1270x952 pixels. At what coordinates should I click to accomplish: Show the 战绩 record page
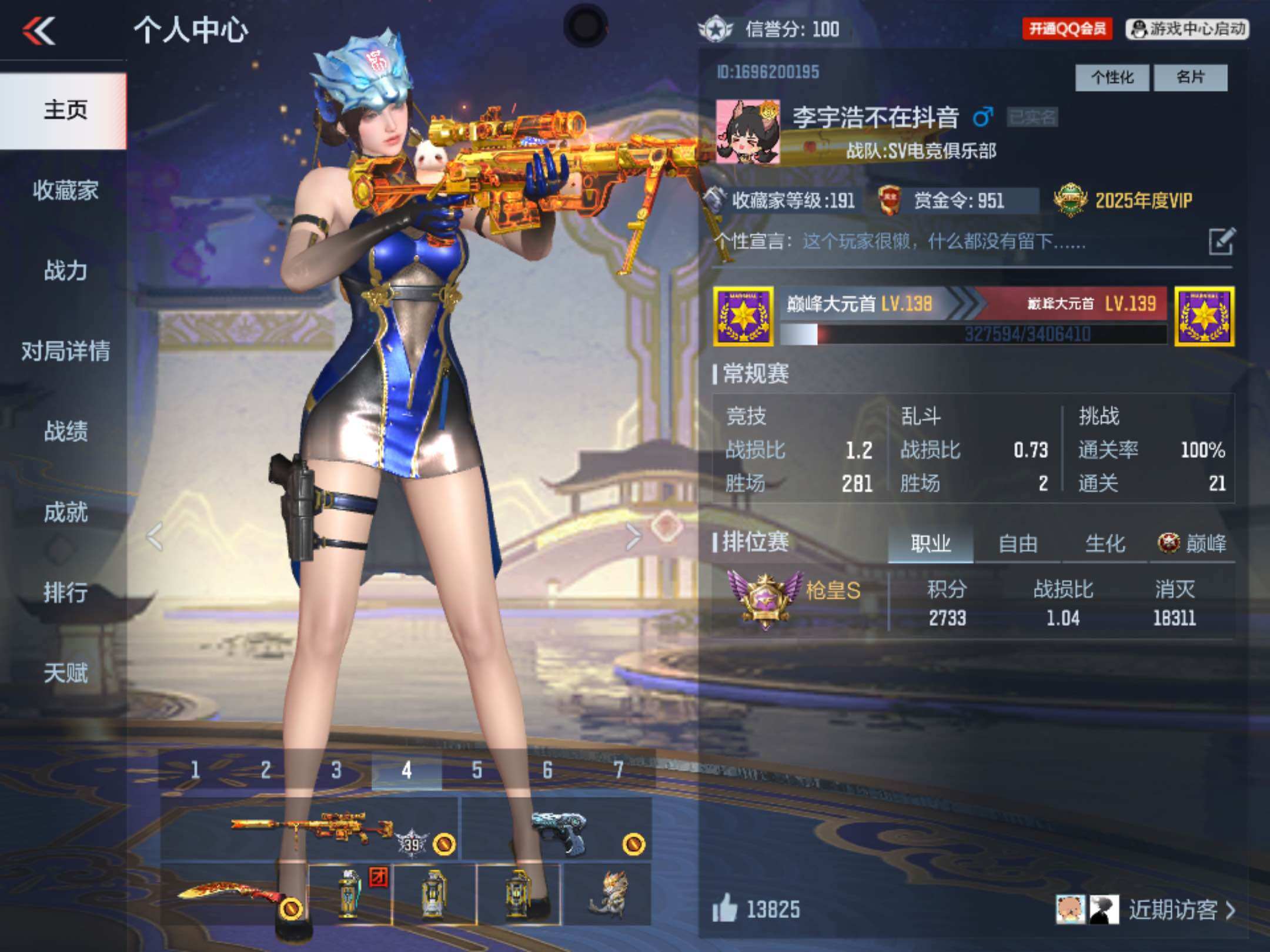(x=65, y=431)
